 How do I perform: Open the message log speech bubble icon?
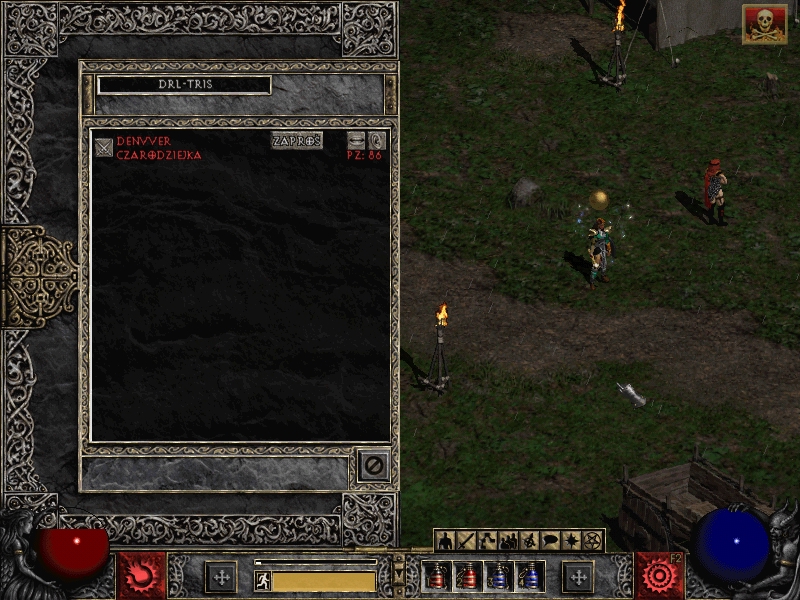[550, 541]
